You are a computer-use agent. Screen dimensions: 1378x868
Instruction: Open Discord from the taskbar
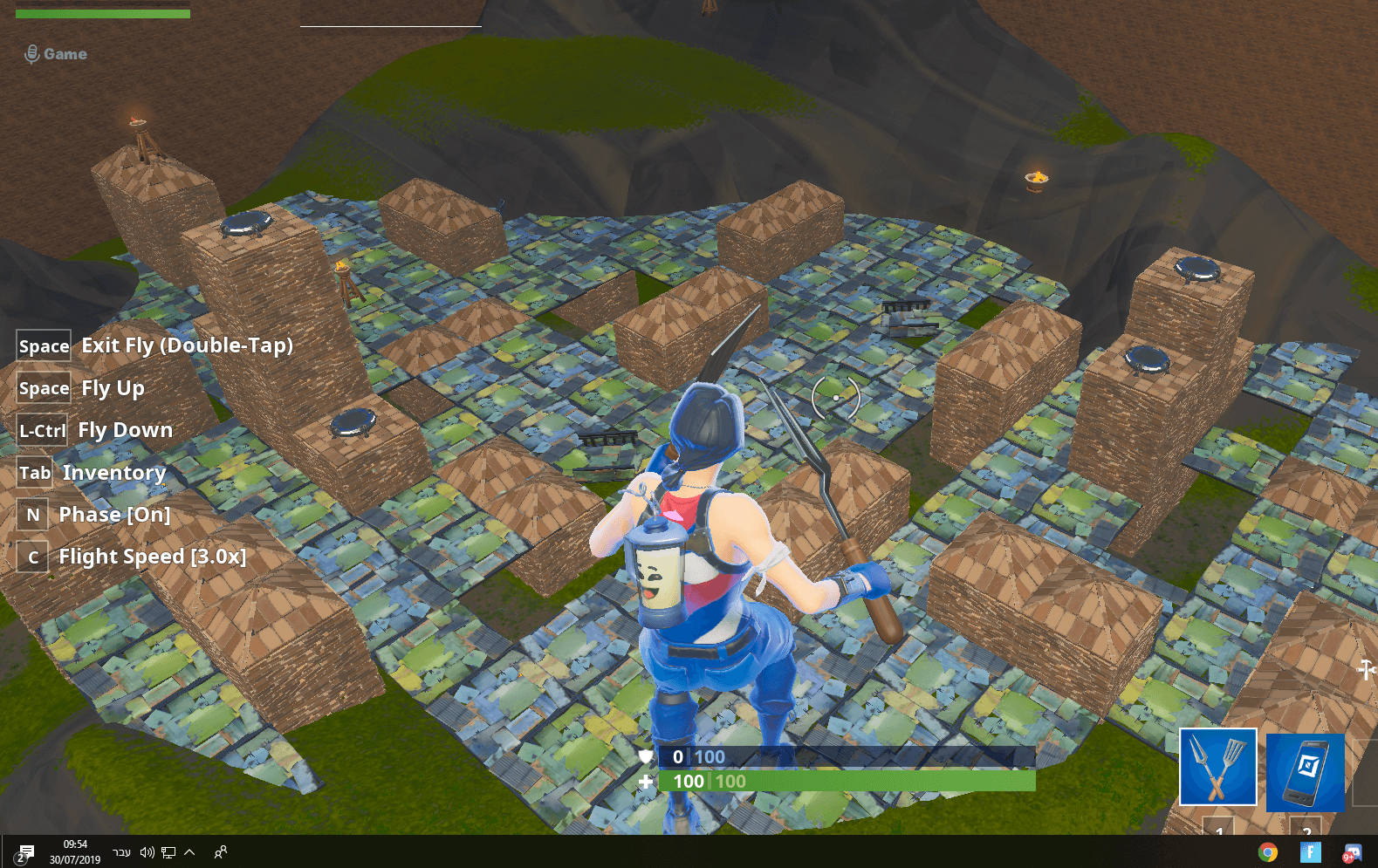(1354, 851)
